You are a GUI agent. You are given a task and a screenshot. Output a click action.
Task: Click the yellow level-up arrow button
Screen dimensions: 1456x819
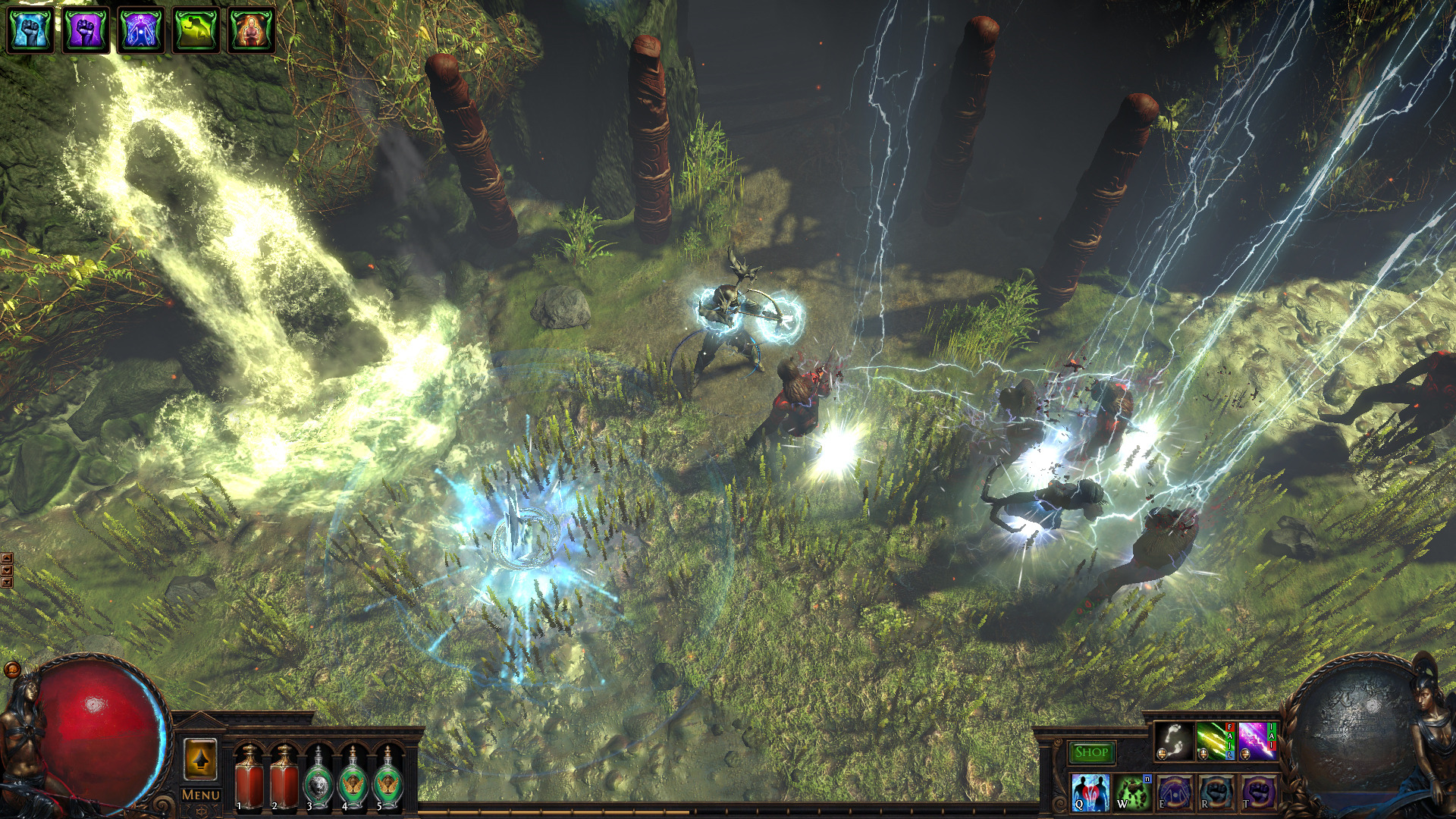[200, 759]
